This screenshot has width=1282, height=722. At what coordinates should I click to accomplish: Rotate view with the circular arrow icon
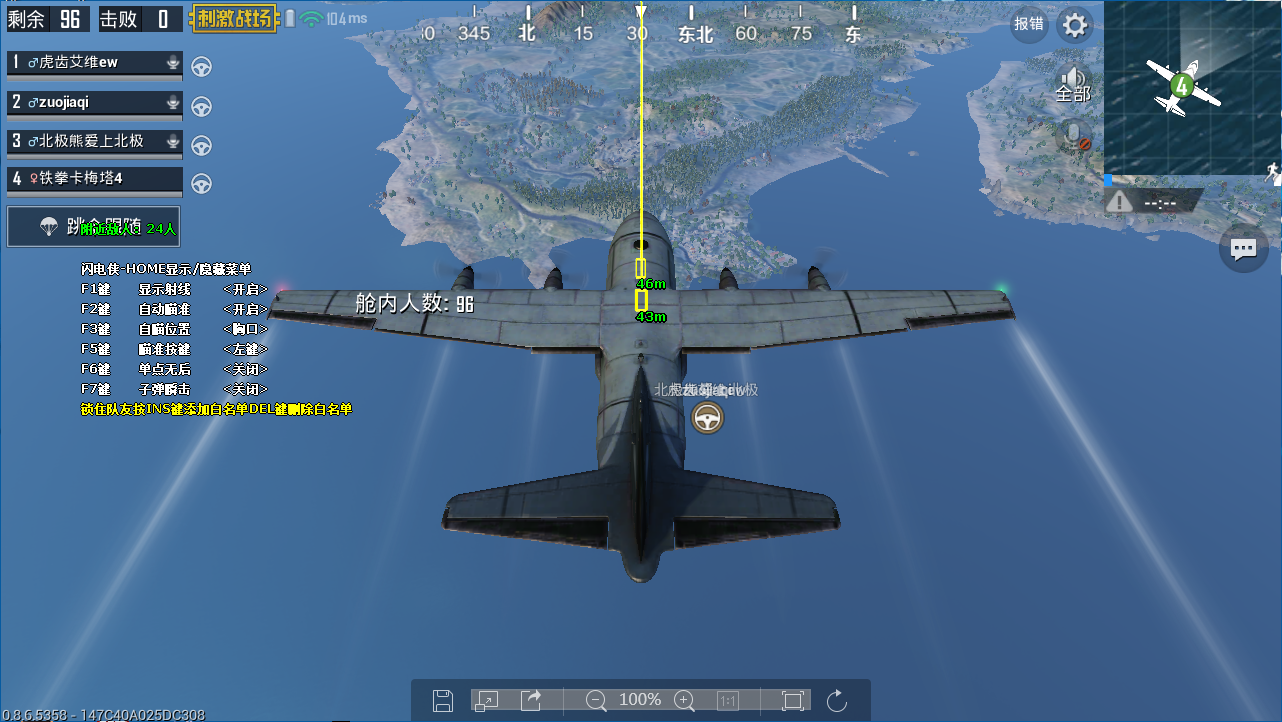[837, 700]
